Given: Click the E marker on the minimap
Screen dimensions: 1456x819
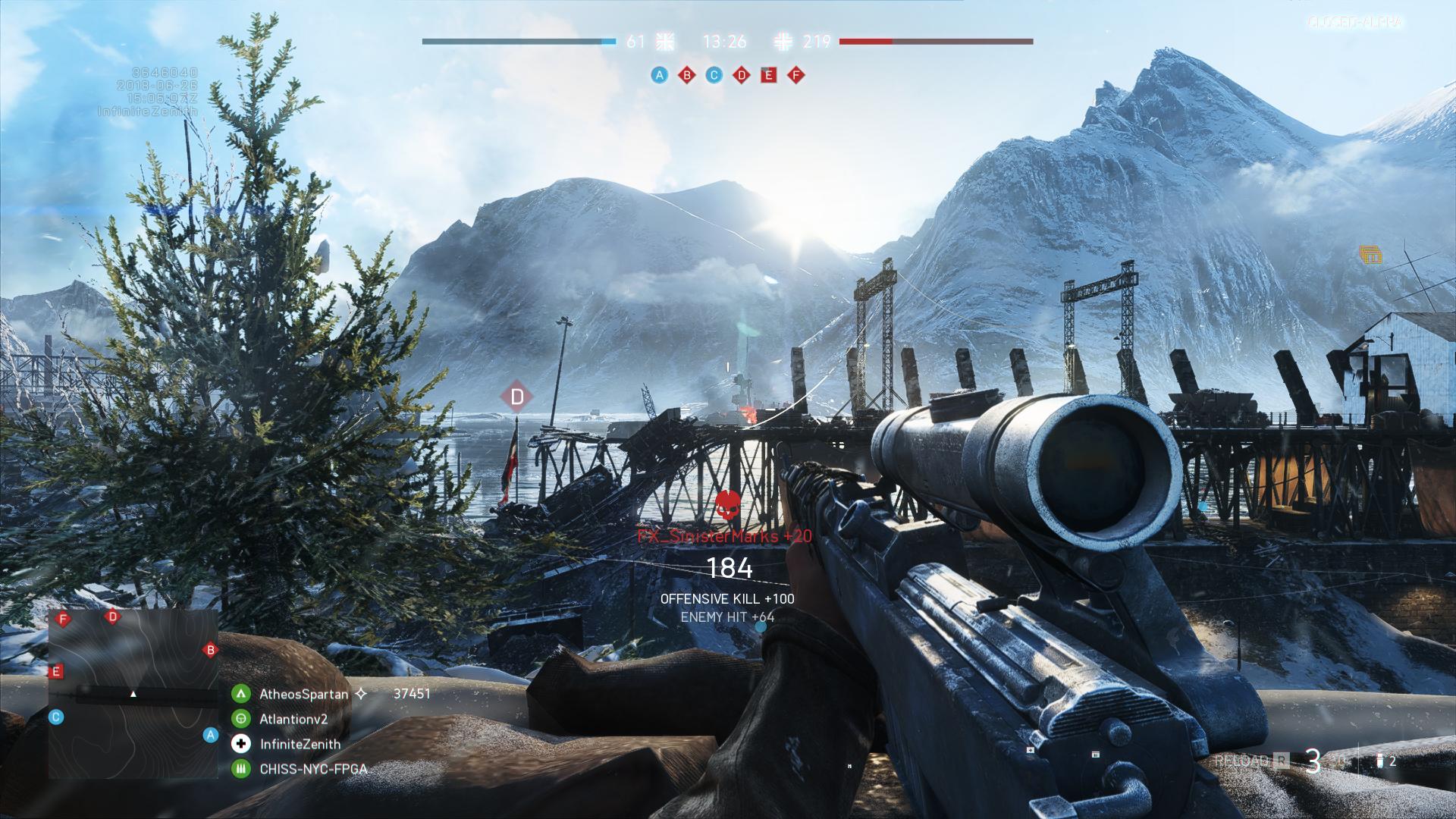Looking at the screenshot, I should [55, 672].
